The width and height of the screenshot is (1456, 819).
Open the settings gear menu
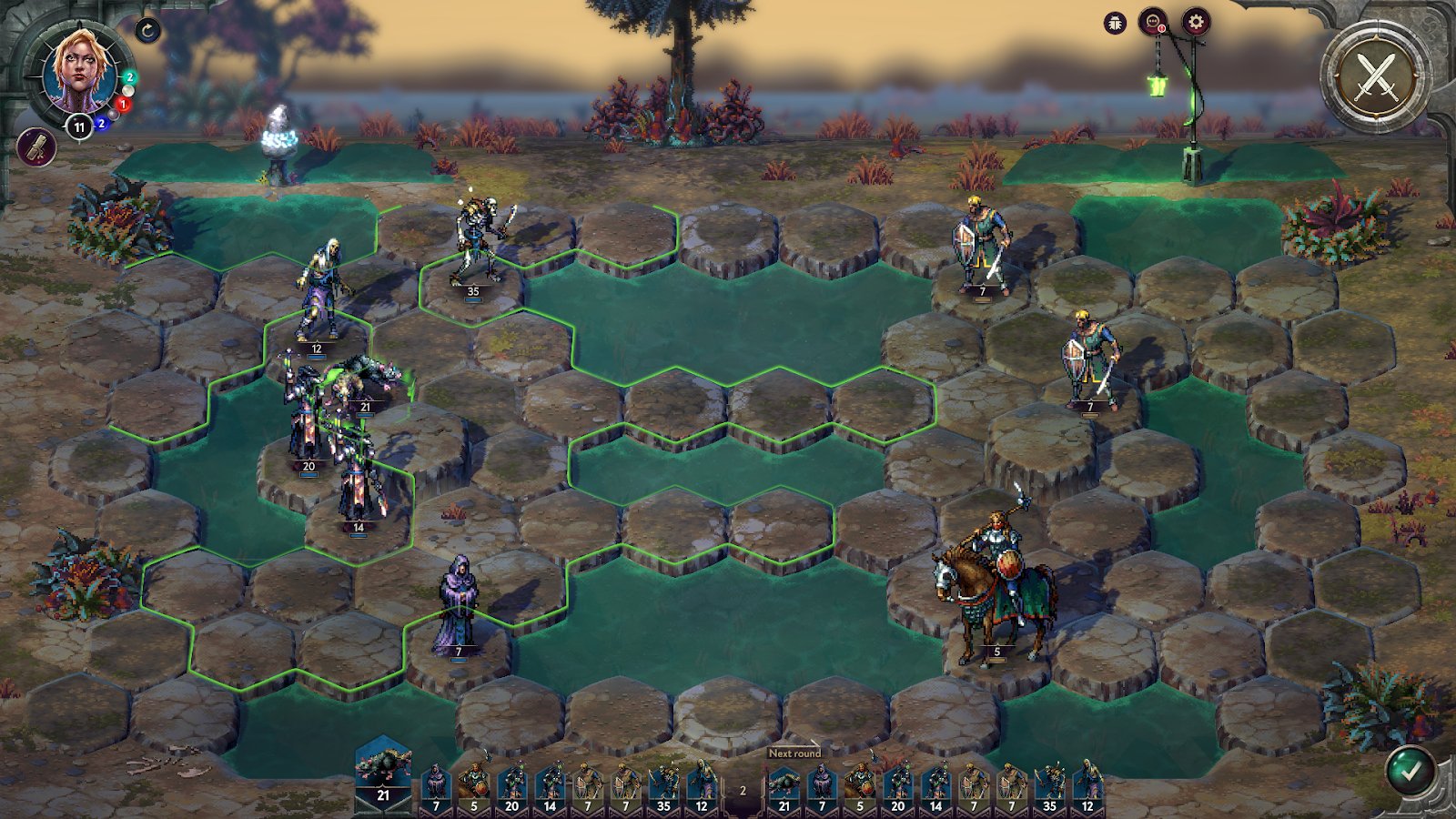(x=1195, y=20)
